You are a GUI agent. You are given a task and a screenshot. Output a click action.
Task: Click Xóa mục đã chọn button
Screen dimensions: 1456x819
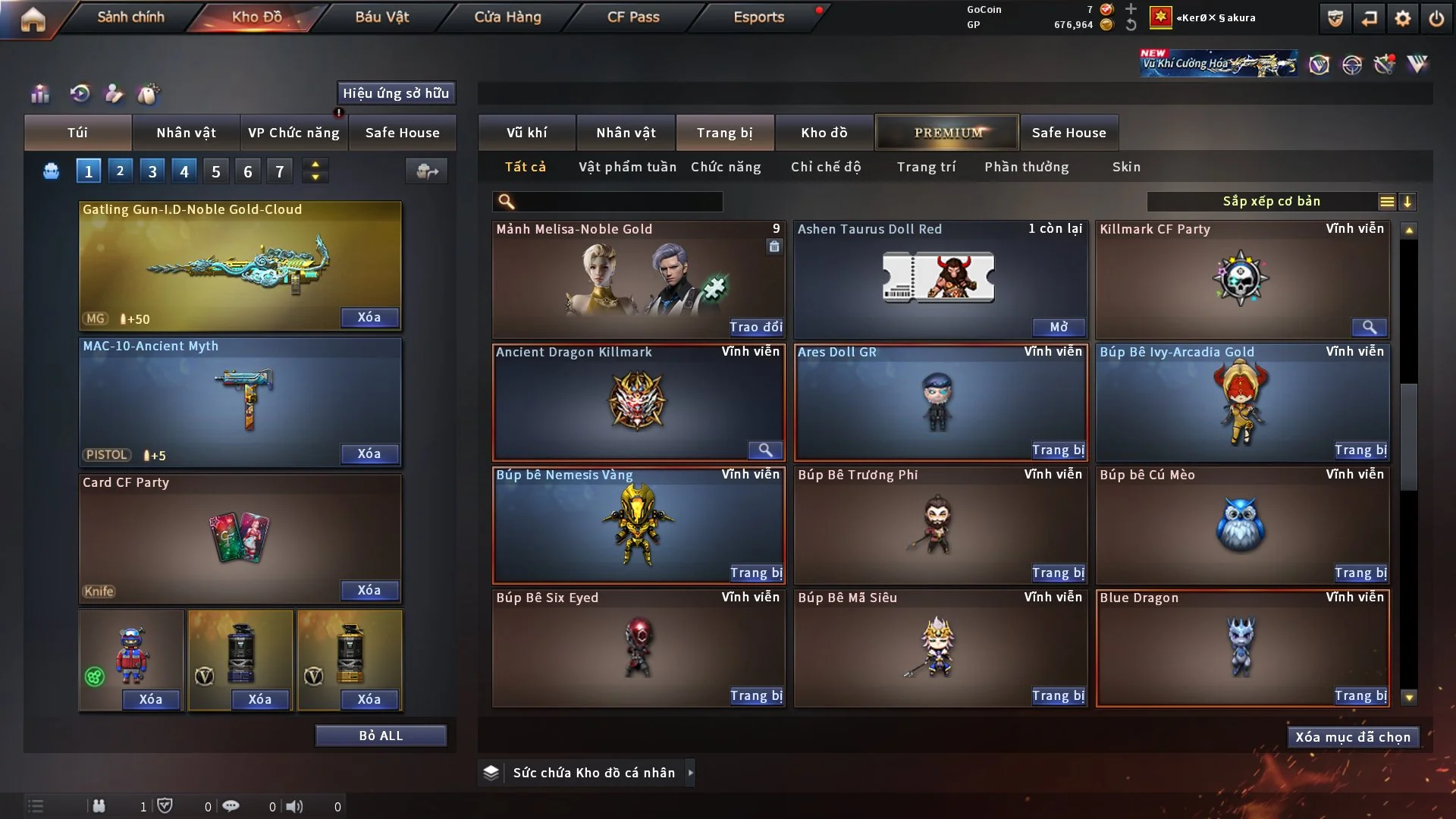point(1353,737)
